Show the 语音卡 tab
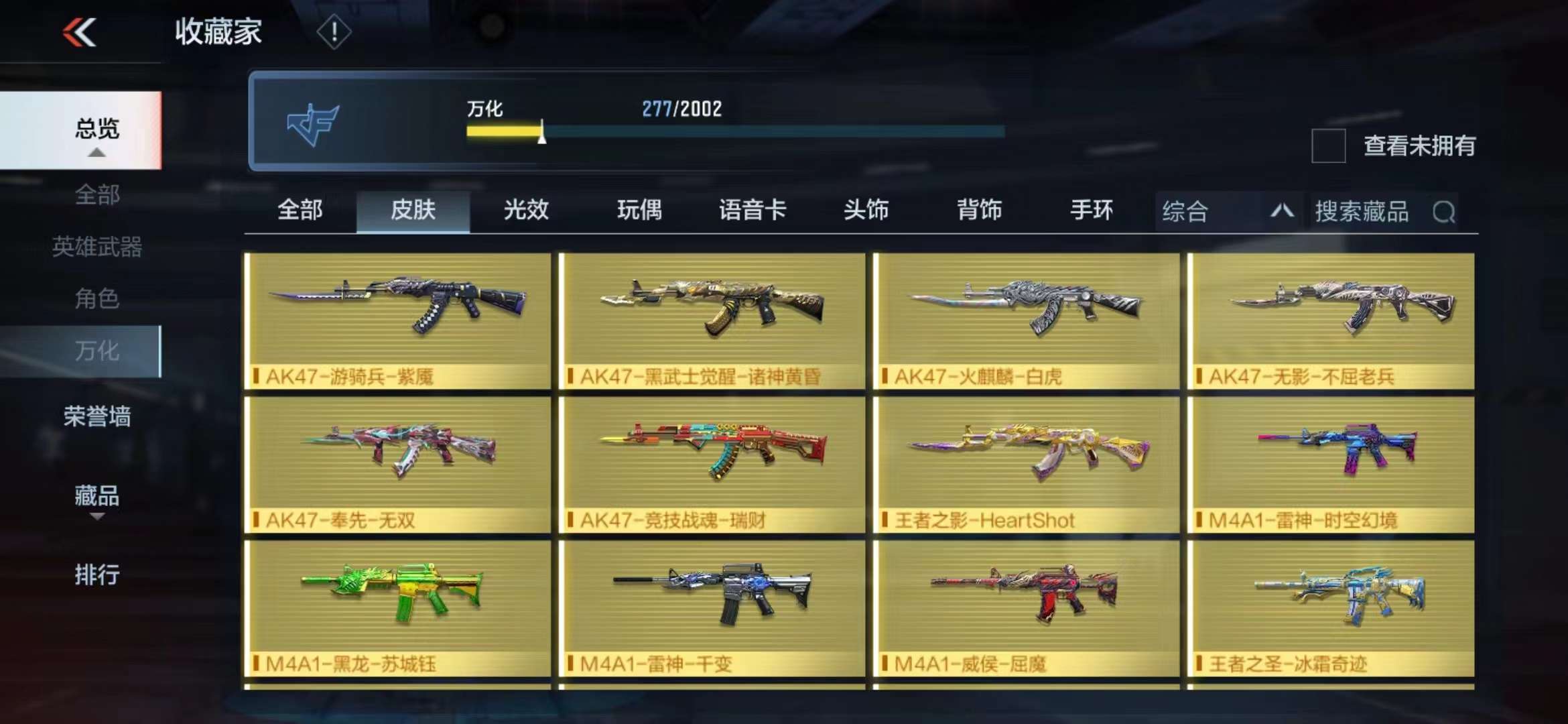 (753, 210)
